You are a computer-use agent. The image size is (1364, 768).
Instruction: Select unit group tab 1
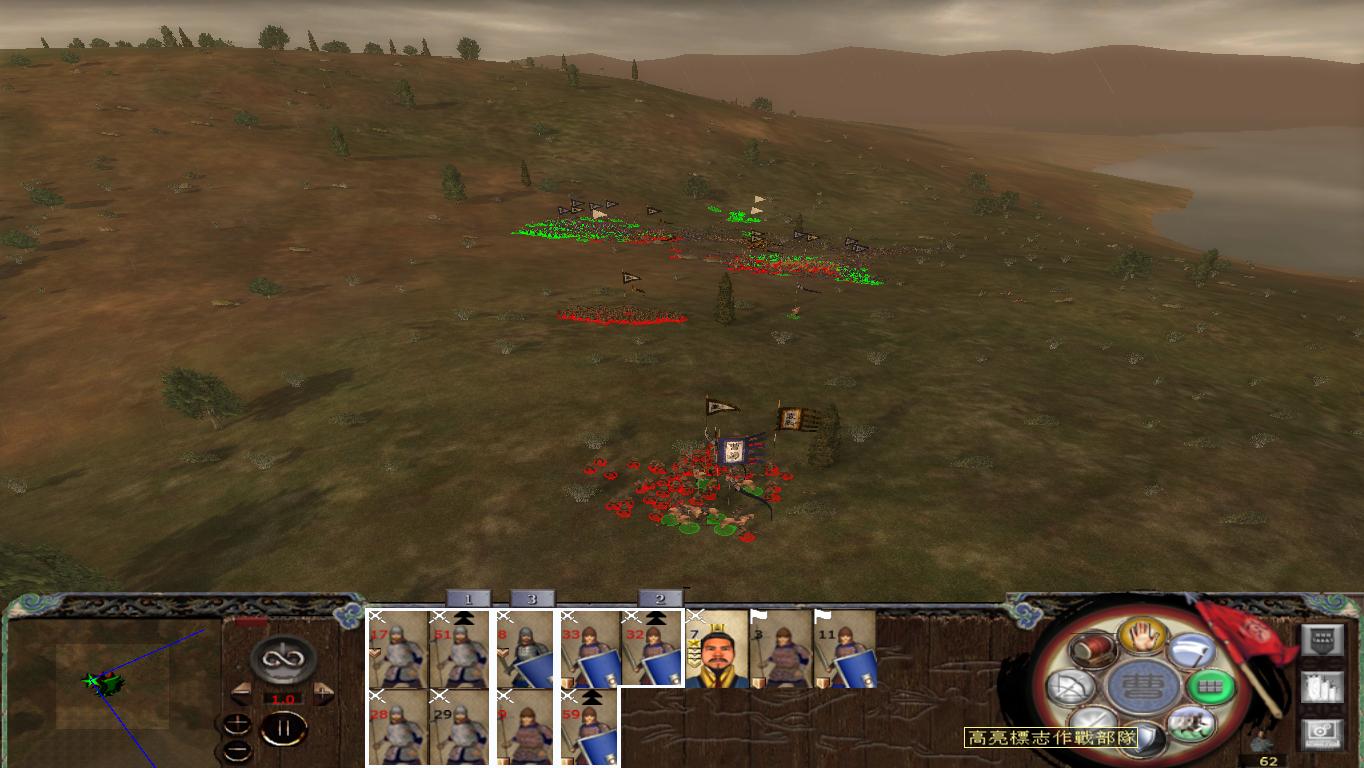pos(467,597)
